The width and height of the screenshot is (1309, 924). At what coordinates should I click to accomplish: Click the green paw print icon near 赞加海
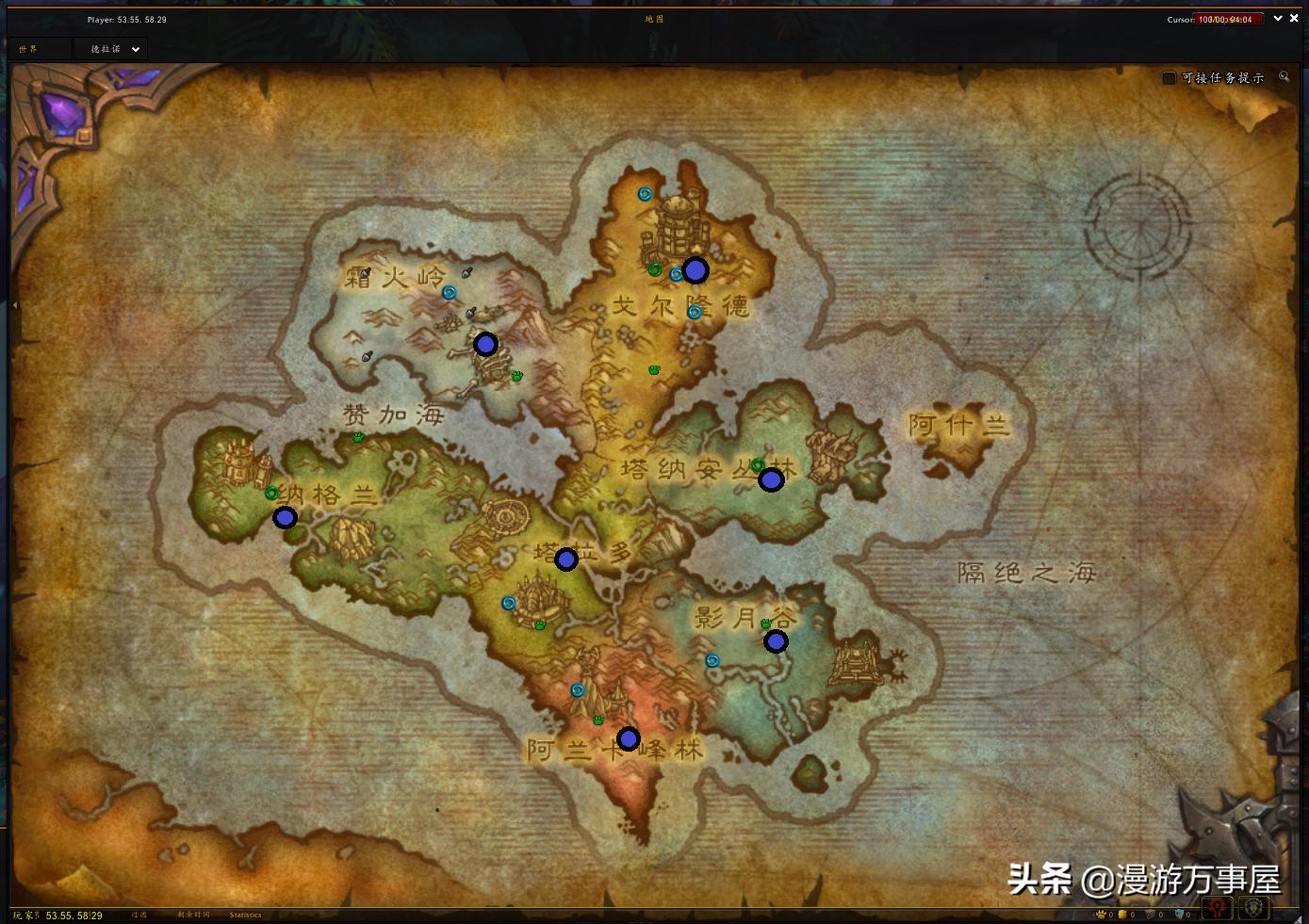(358, 438)
